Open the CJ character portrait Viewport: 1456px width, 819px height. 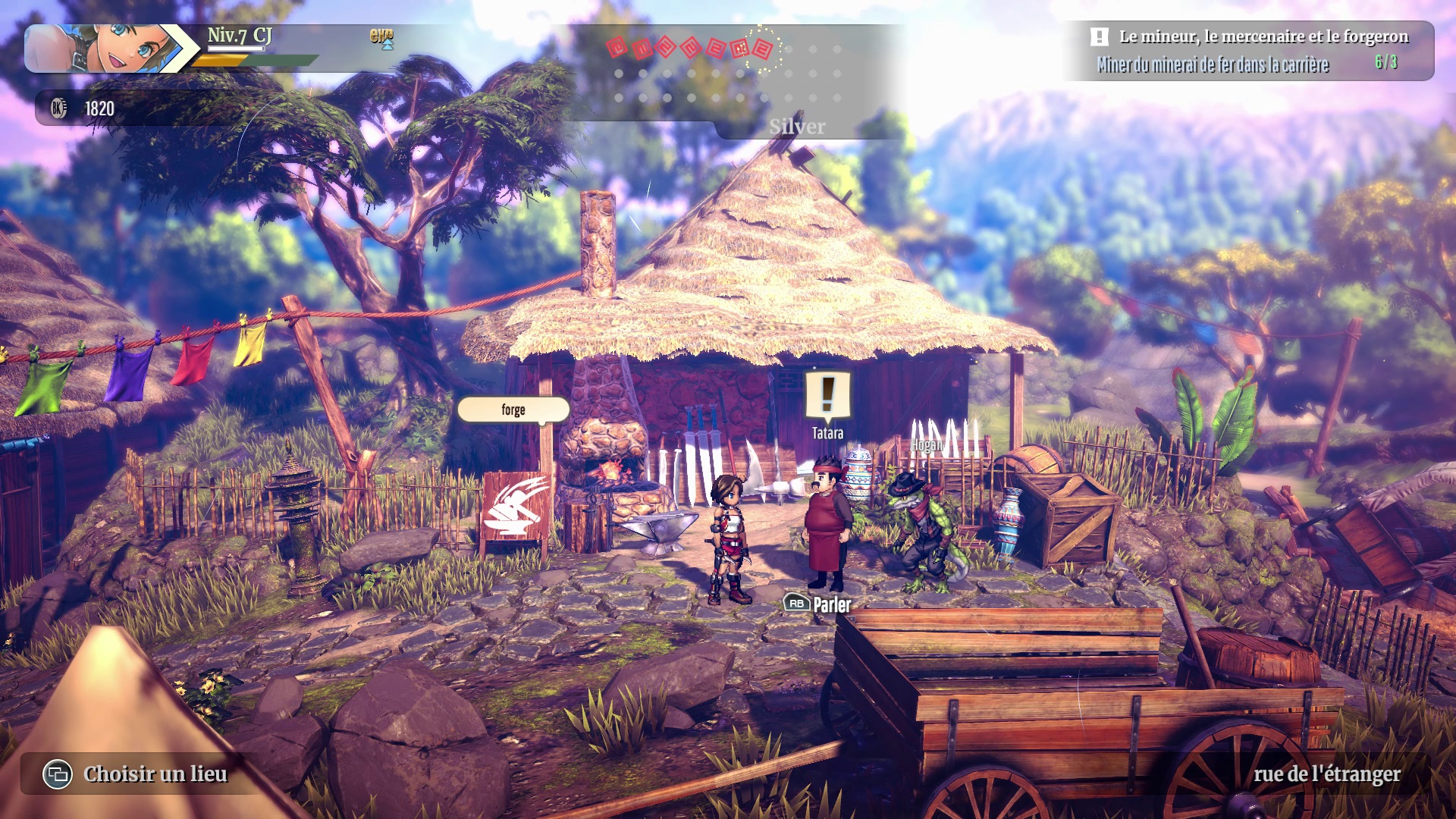click(106, 49)
